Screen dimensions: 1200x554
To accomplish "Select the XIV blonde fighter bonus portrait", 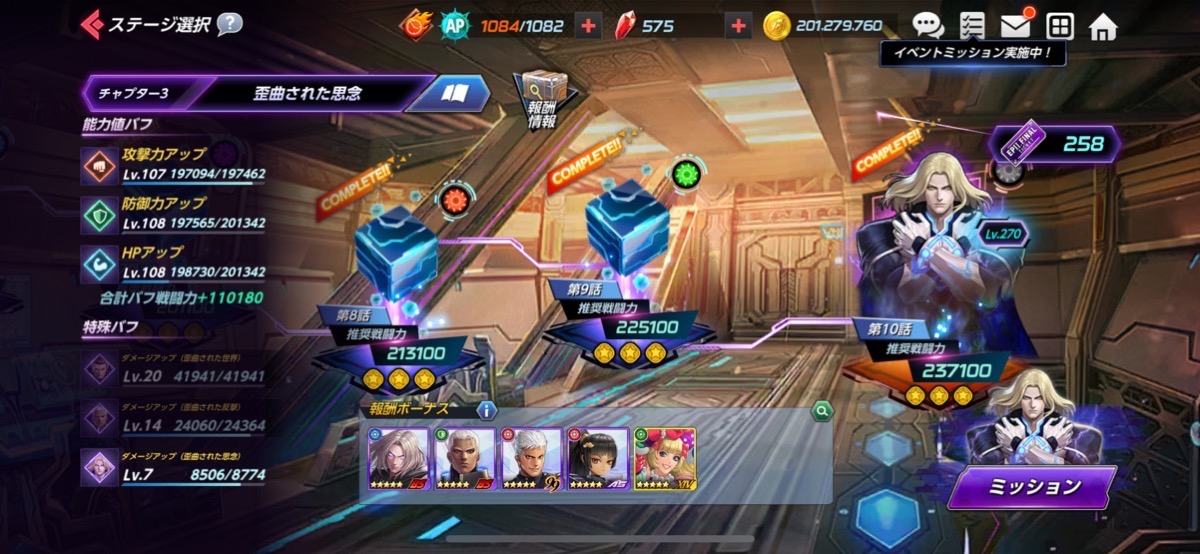I will coord(664,459).
